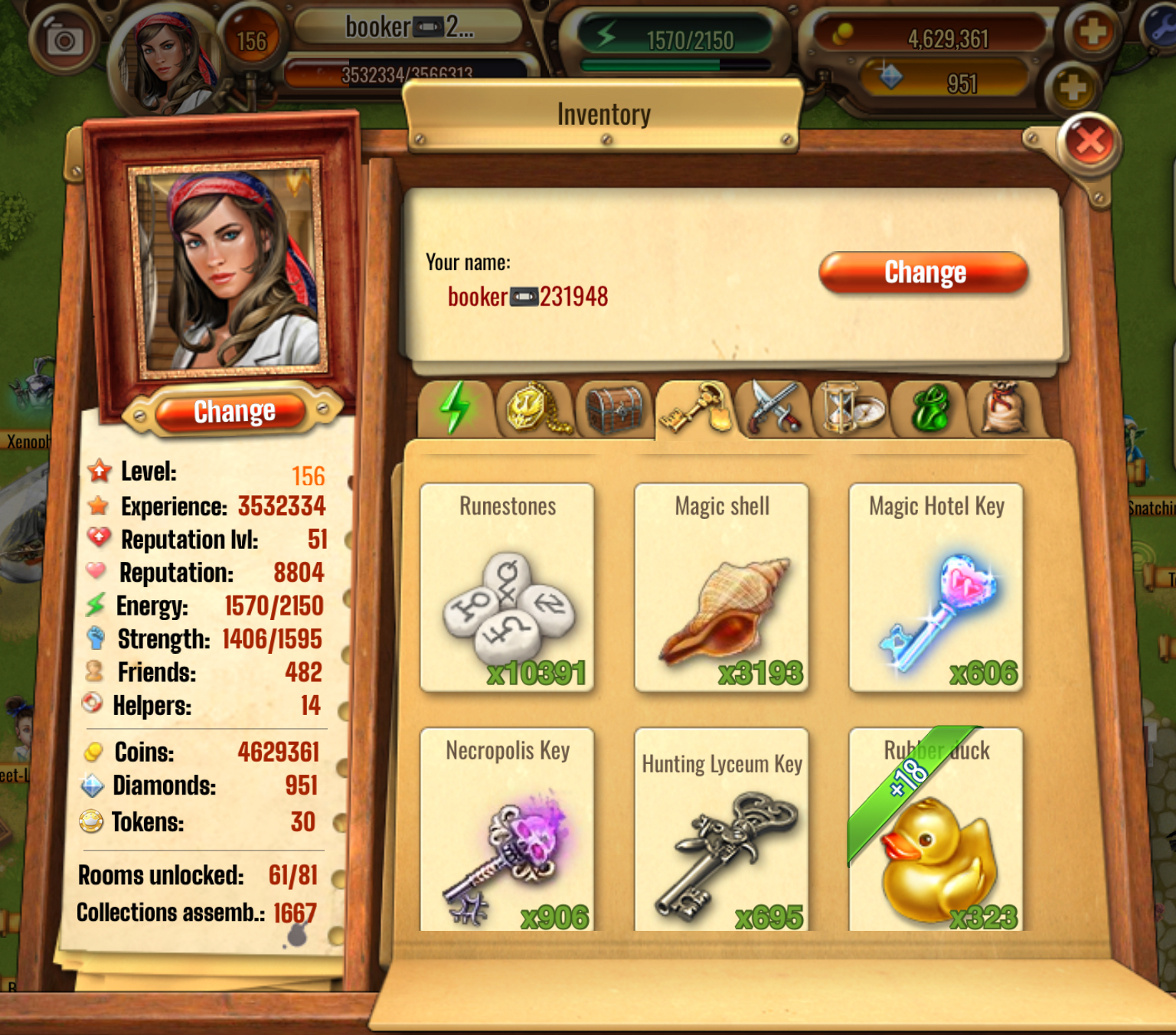Choose the Magic Hotel Key

[x=936, y=588]
